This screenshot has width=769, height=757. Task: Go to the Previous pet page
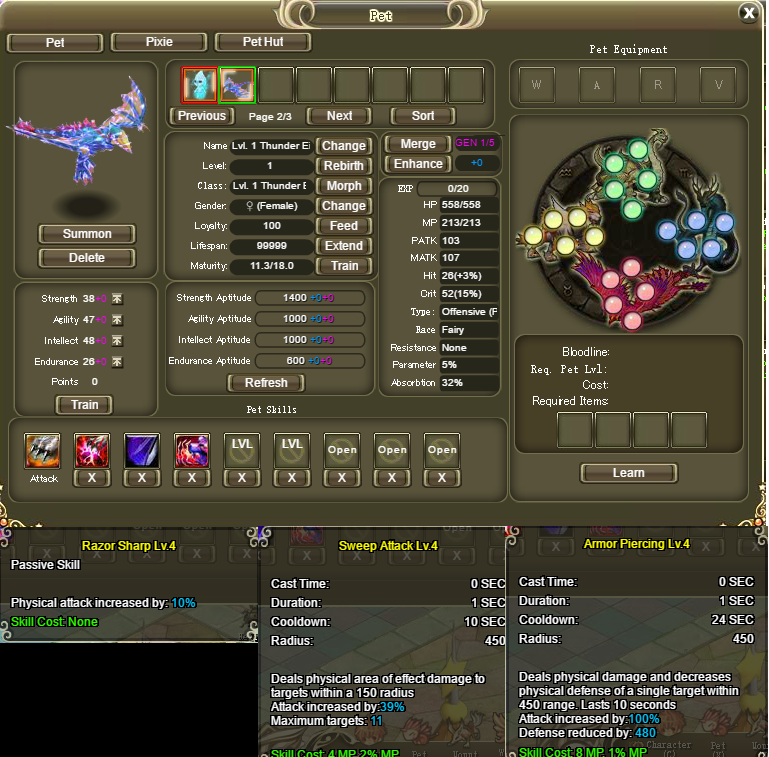pos(201,116)
